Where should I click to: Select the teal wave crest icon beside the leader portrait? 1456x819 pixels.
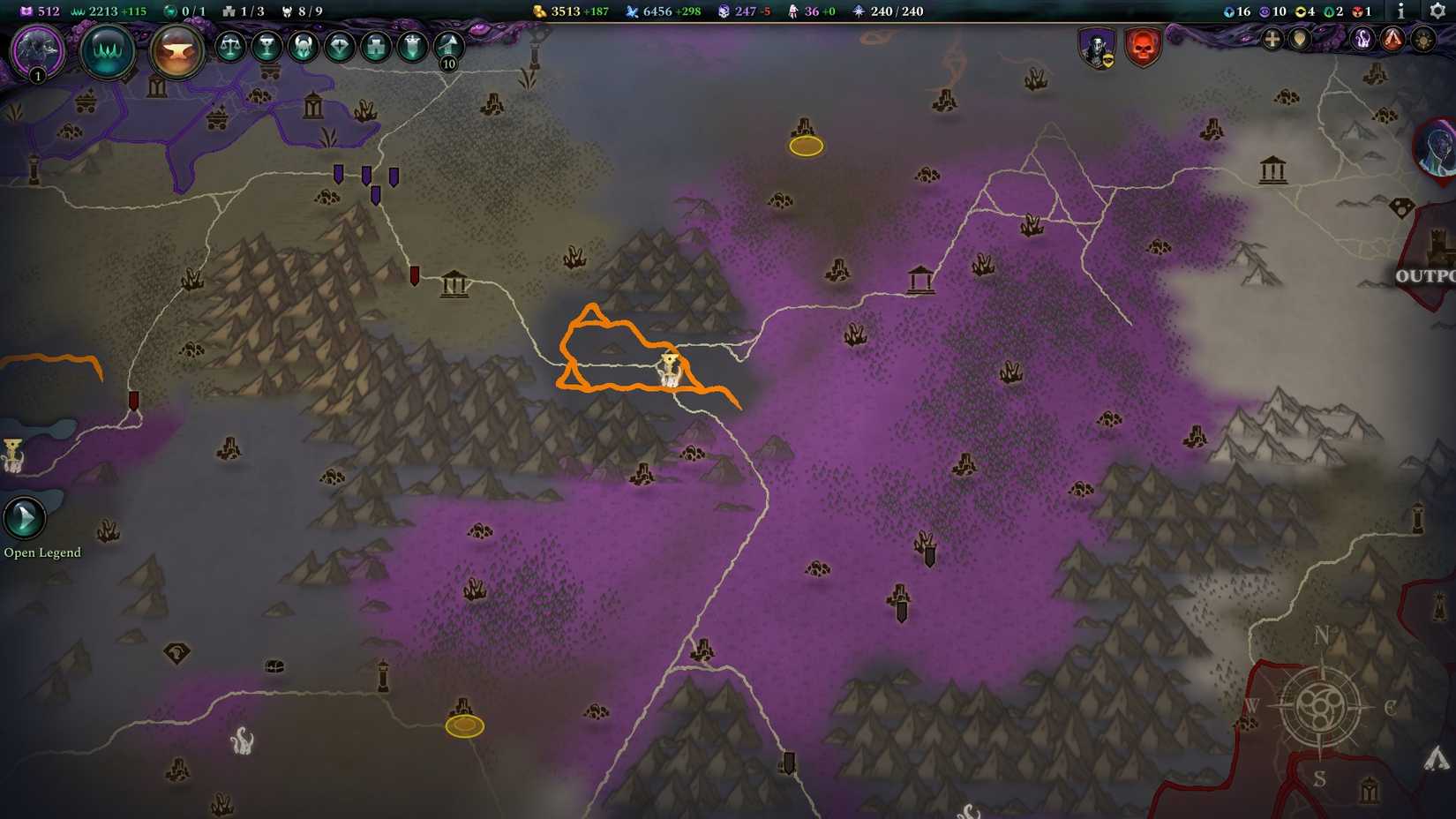coord(107,51)
